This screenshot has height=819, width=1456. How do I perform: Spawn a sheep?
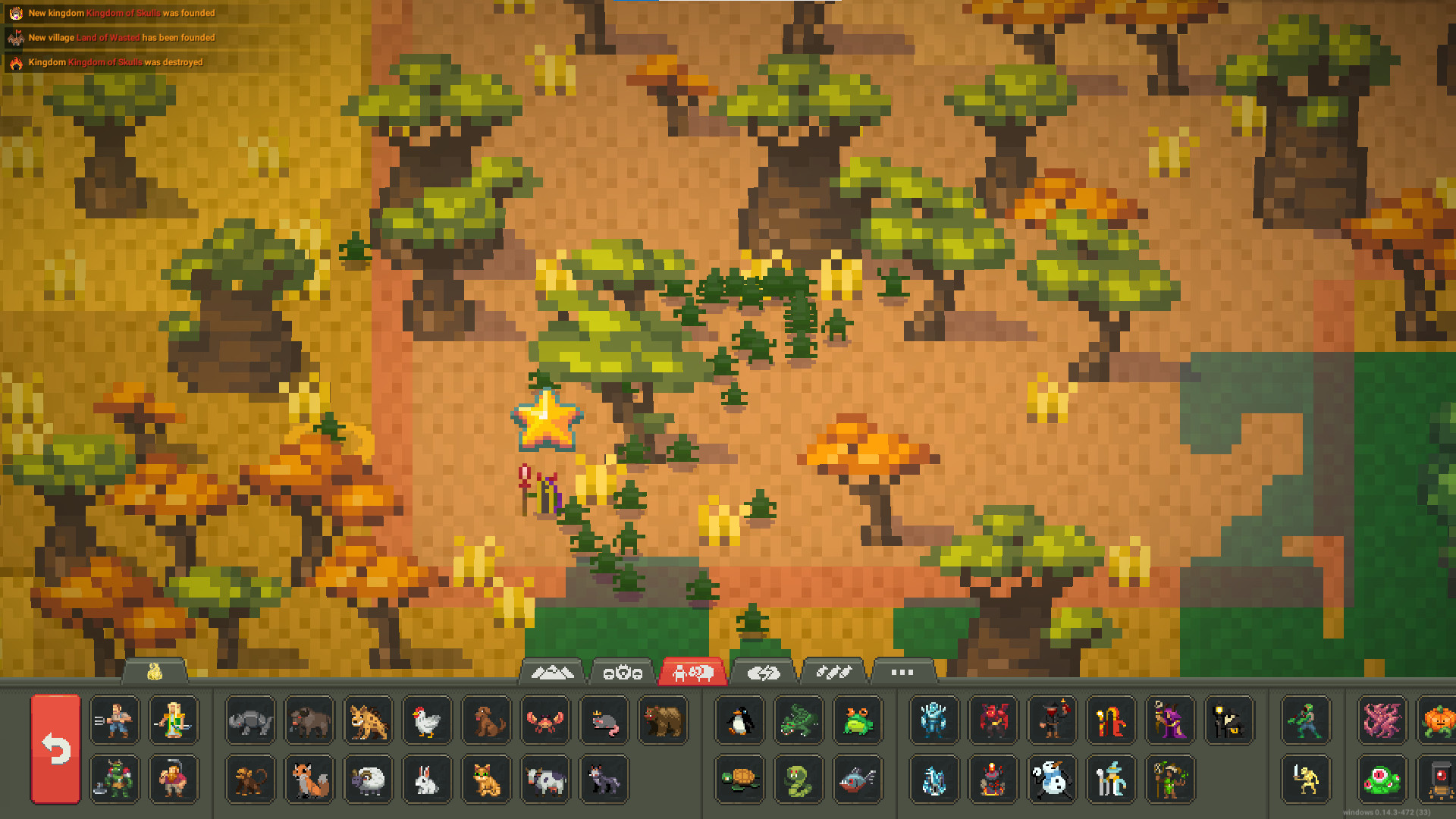368,780
